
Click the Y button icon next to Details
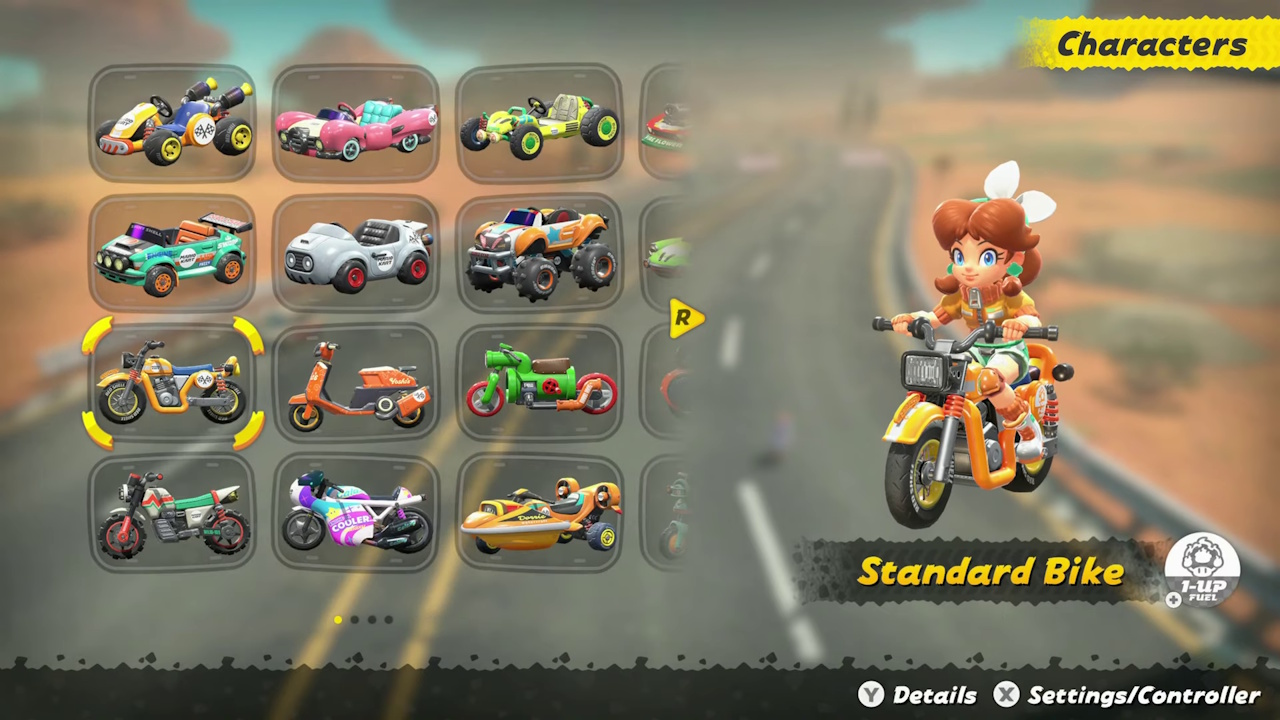(x=872, y=695)
